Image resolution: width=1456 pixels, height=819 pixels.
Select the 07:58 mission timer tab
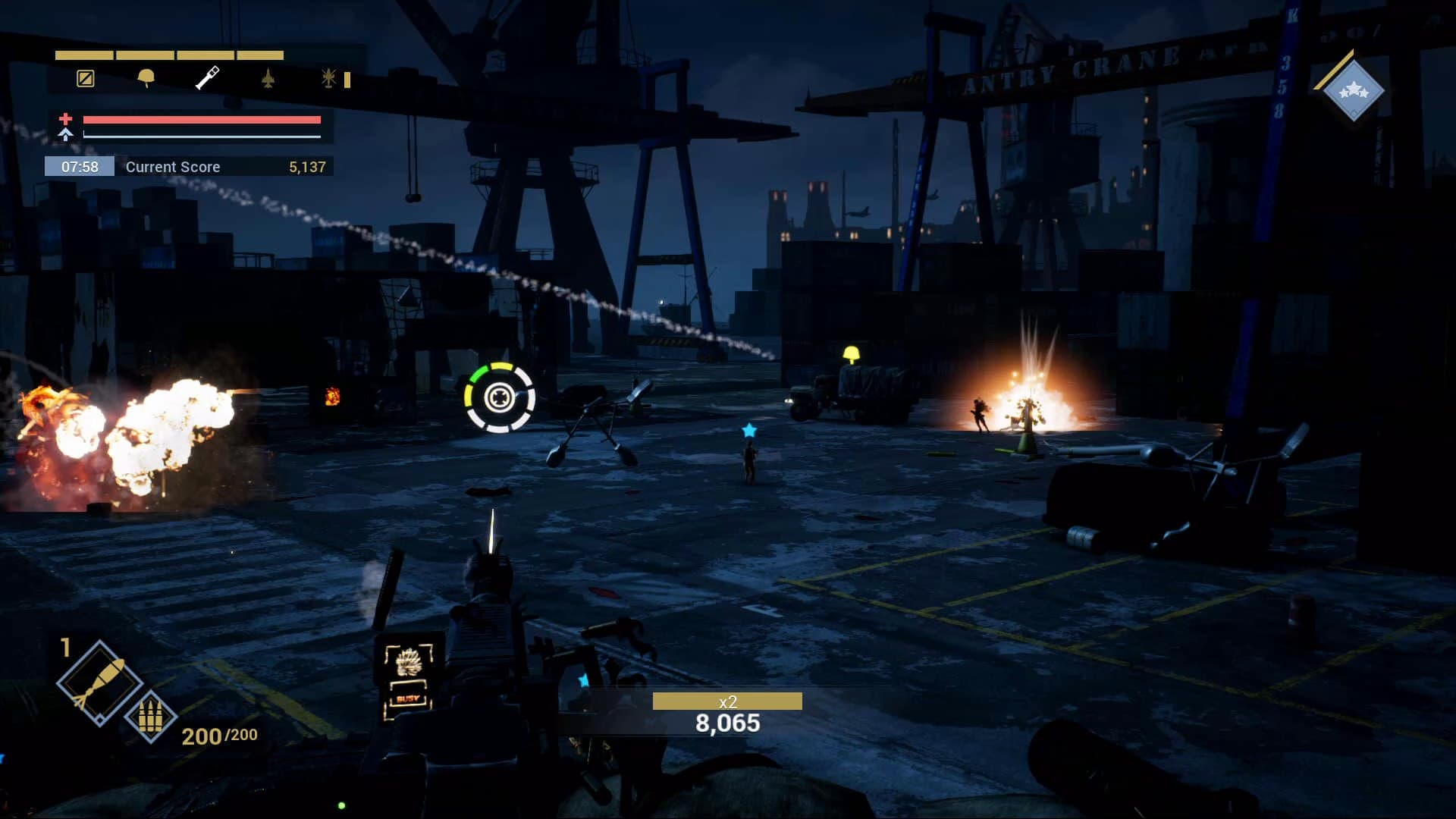[80, 167]
